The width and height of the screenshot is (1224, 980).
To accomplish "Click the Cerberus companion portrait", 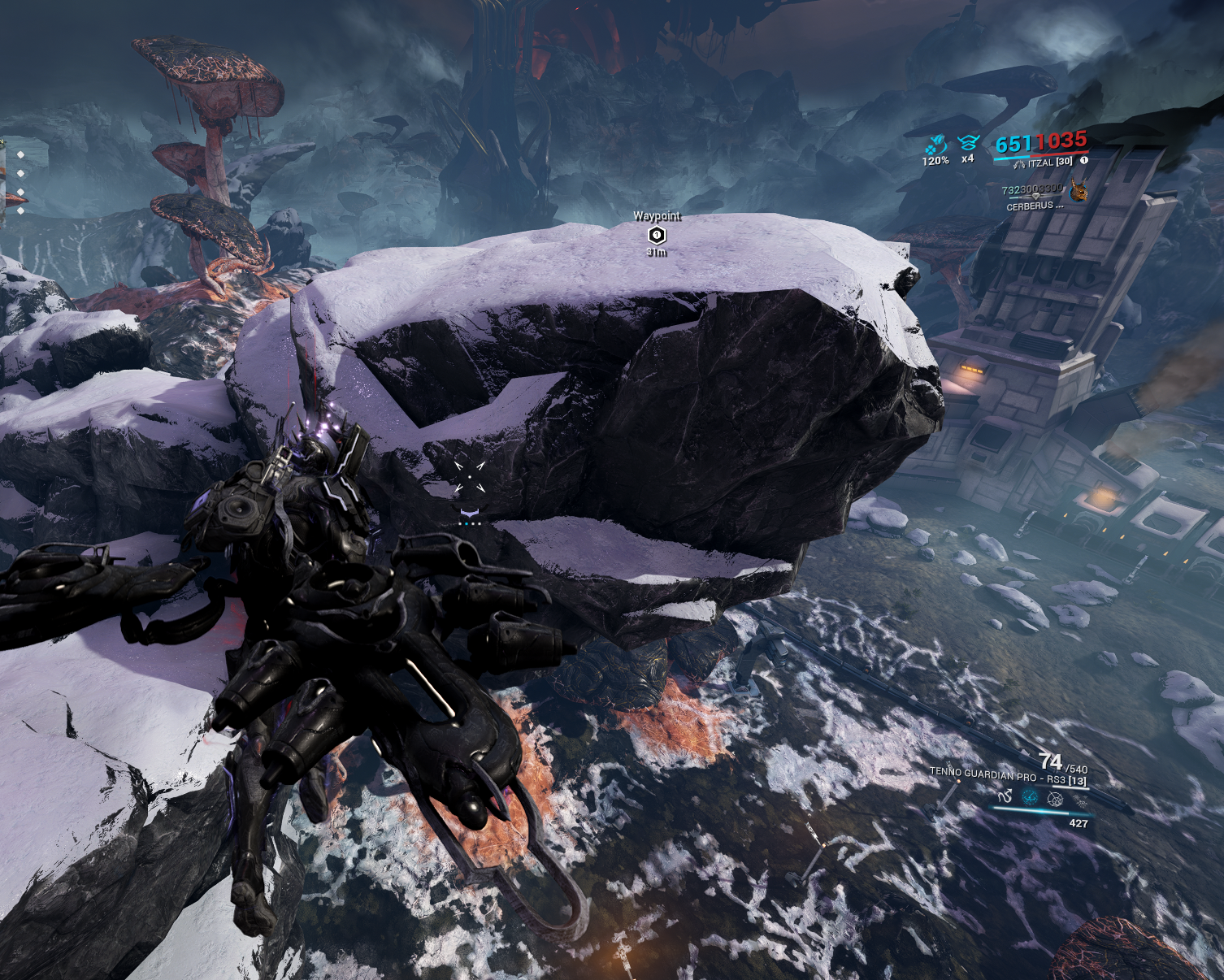I will pyautogui.click(x=1079, y=191).
